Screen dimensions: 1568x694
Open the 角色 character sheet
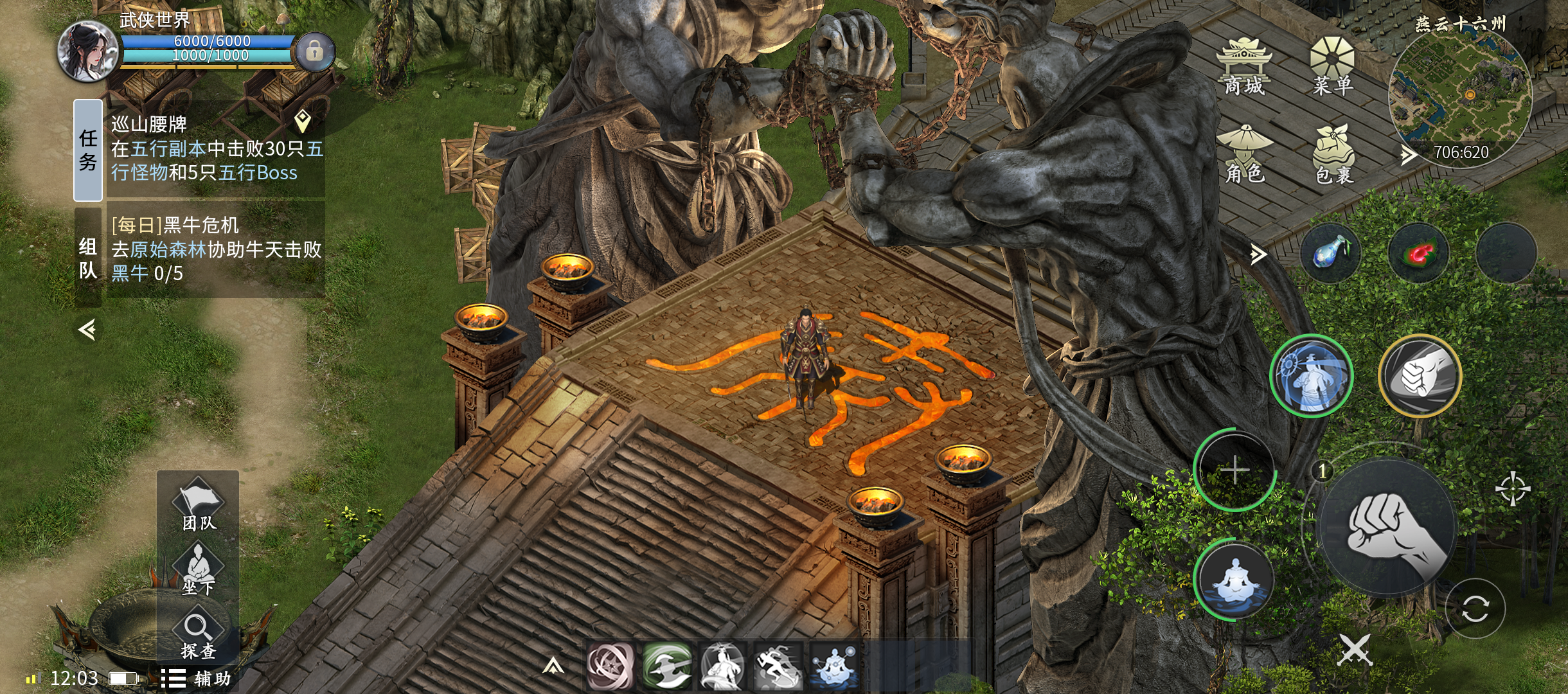pyautogui.click(x=1244, y=154)
